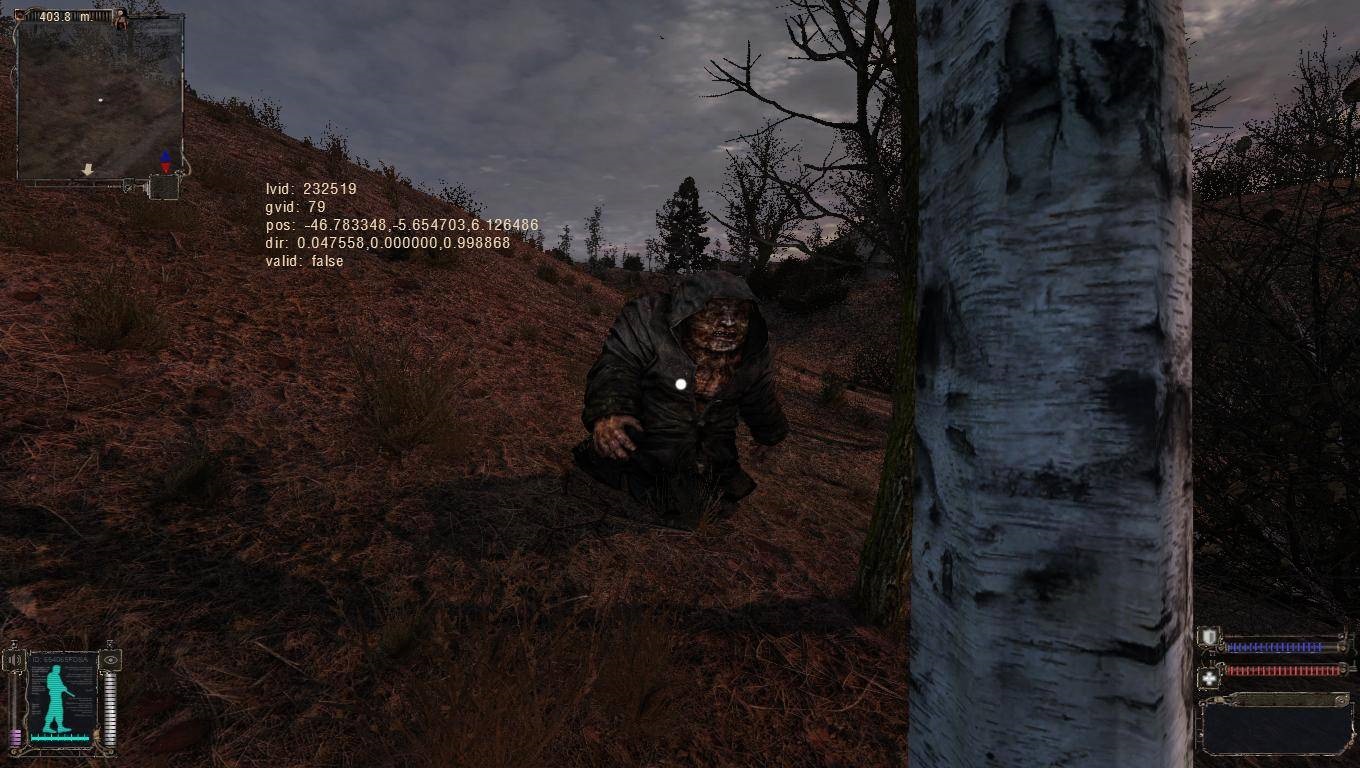Click the health cross icon
This screenshot has height=768, width=1360.
click(1209, 679)
